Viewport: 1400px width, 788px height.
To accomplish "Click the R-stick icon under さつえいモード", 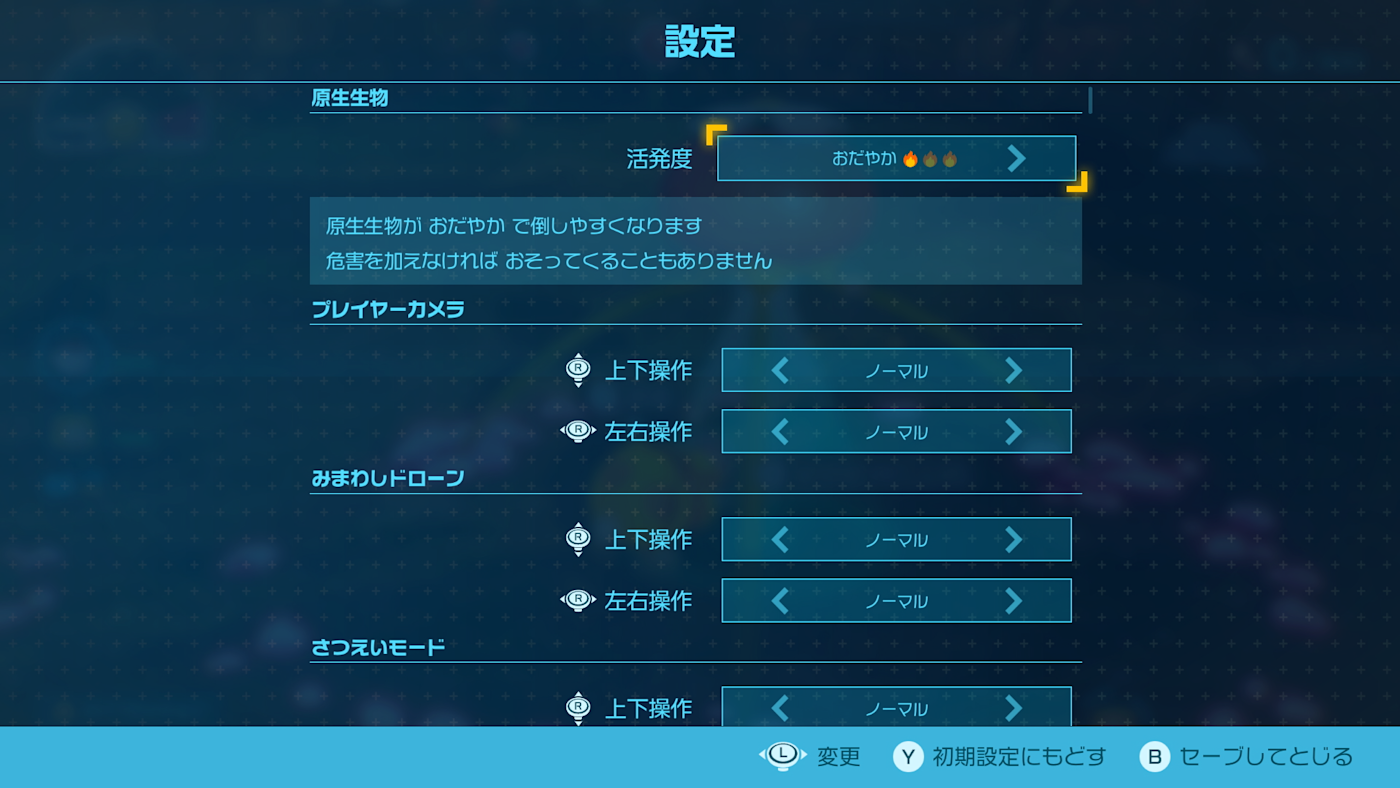I will (578, 708).
